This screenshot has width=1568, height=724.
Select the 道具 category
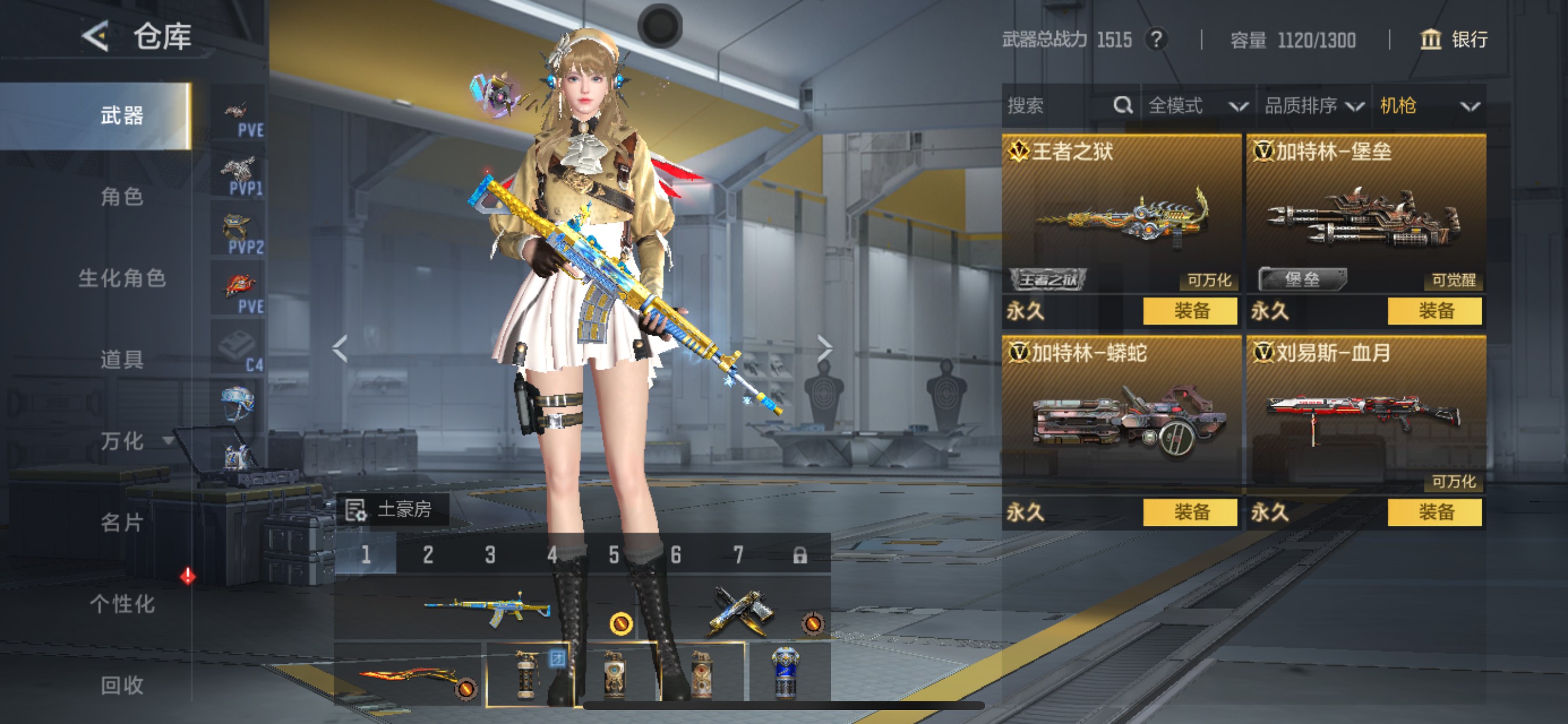pyautogui.click(x=122, y=360)
